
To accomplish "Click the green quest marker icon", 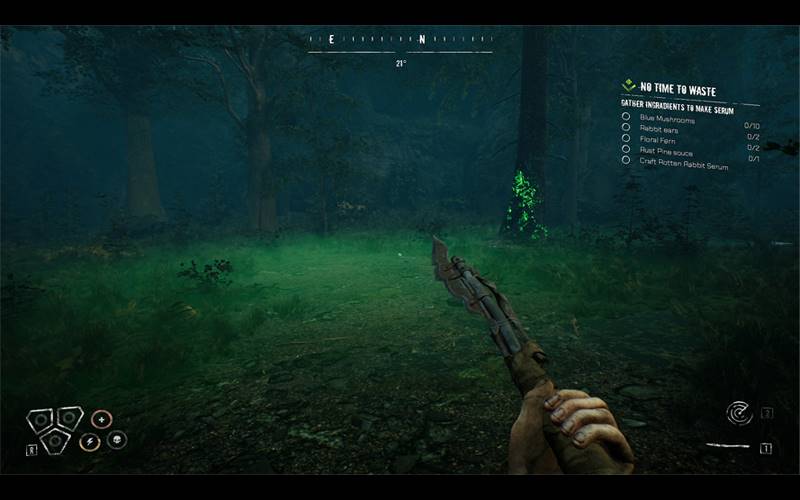I will 629,86.
